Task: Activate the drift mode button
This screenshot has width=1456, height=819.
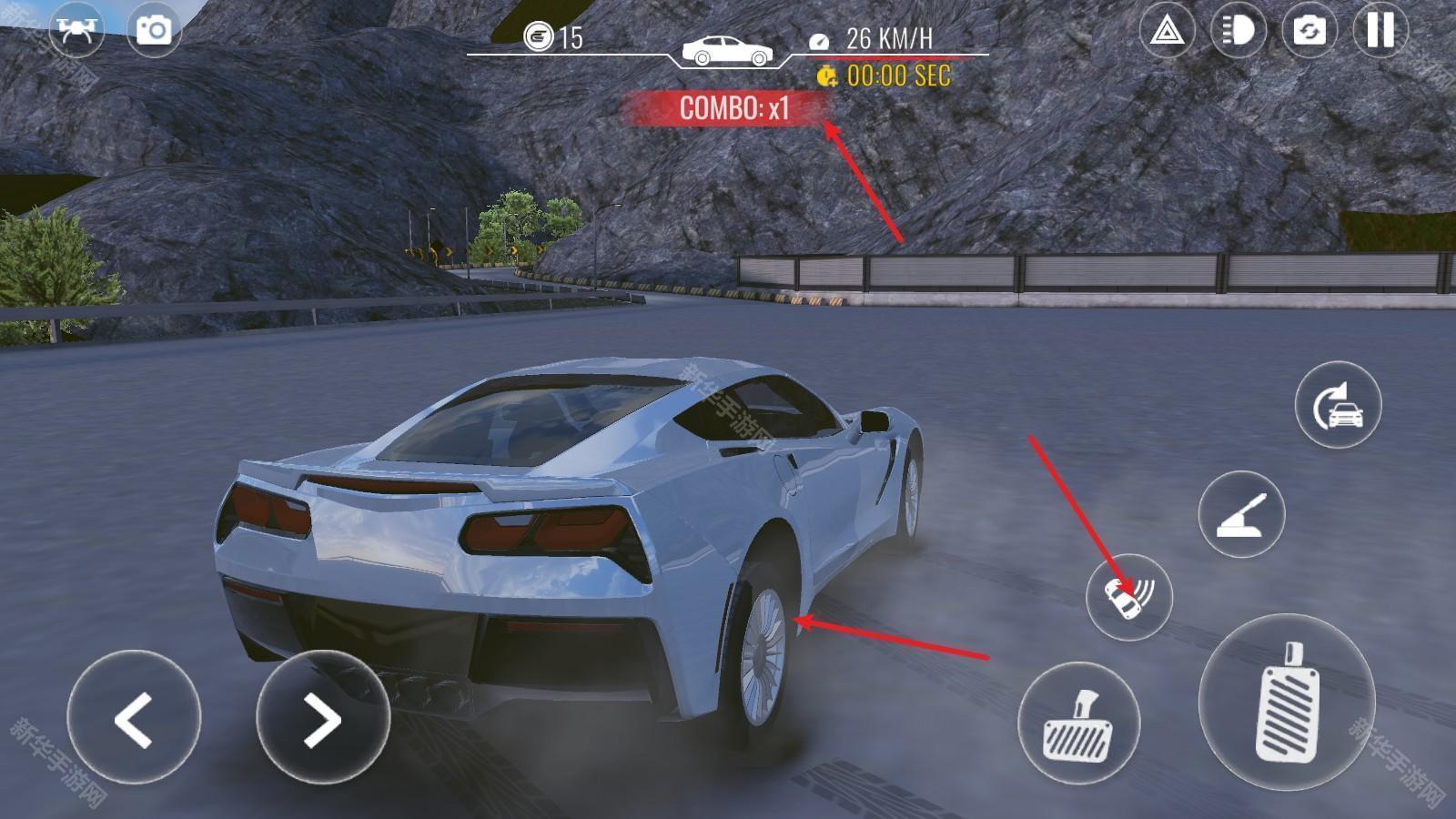Action: 1128,597
